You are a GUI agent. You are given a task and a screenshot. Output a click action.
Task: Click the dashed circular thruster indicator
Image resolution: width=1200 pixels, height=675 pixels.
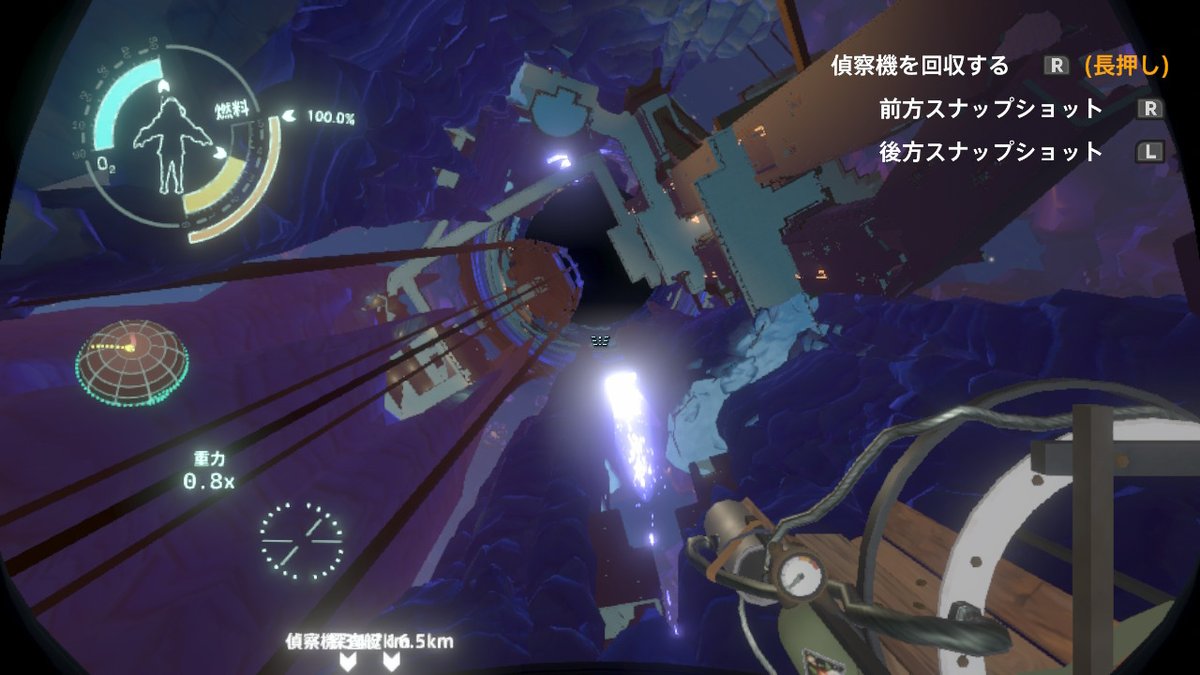coord(301,540)
